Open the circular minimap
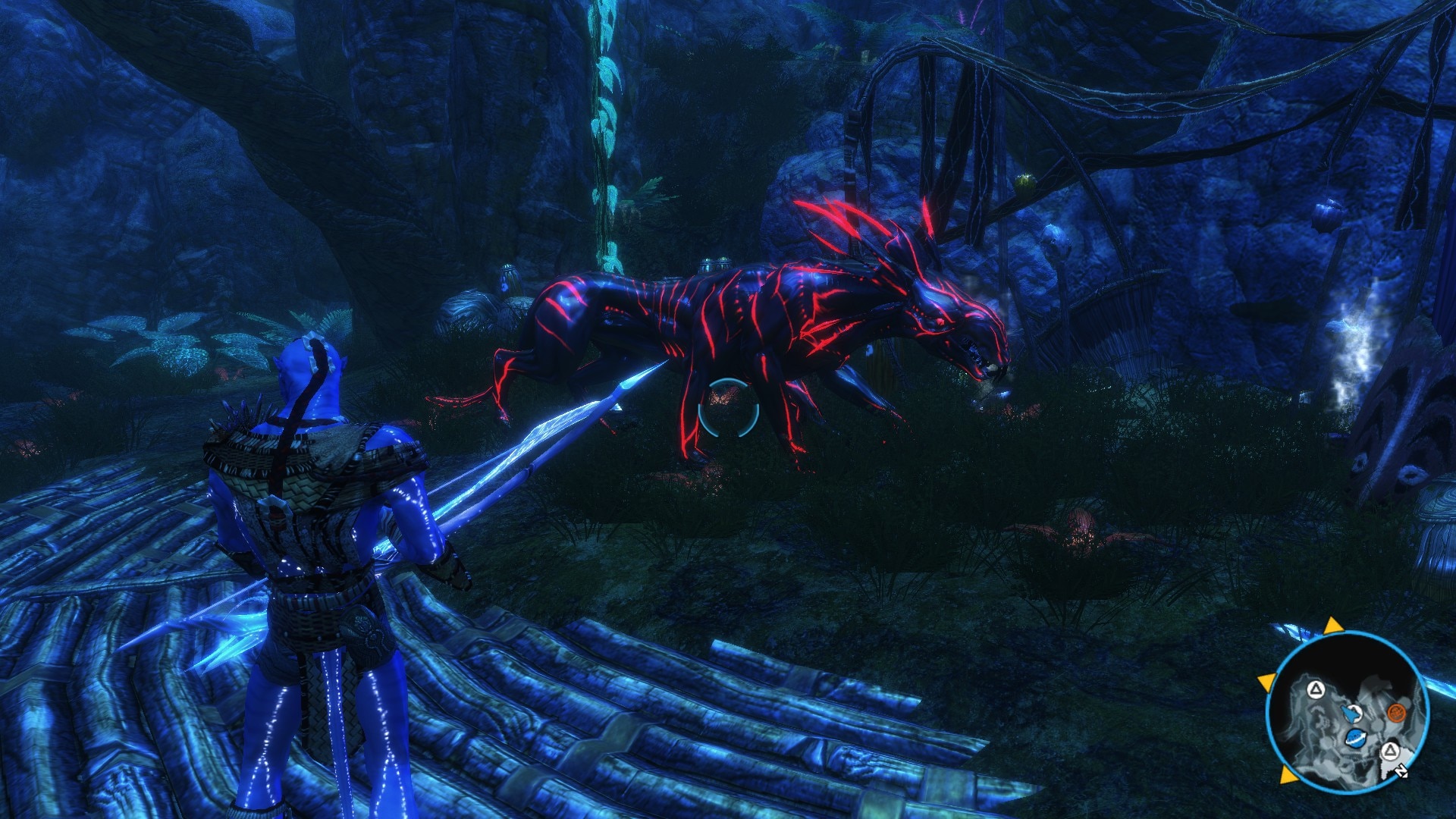Screen dimensions: 1456x819 [x=1347, y=711]
